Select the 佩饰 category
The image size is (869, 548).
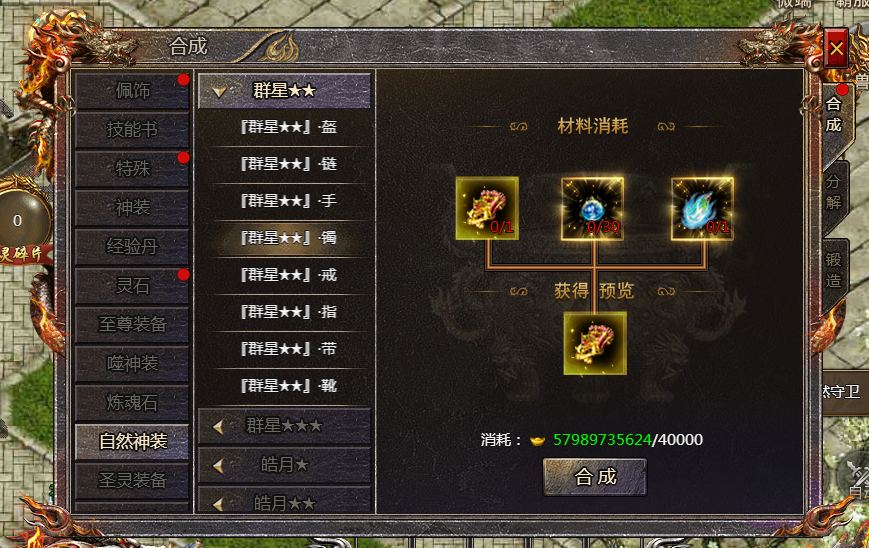(x=132, y=91)
